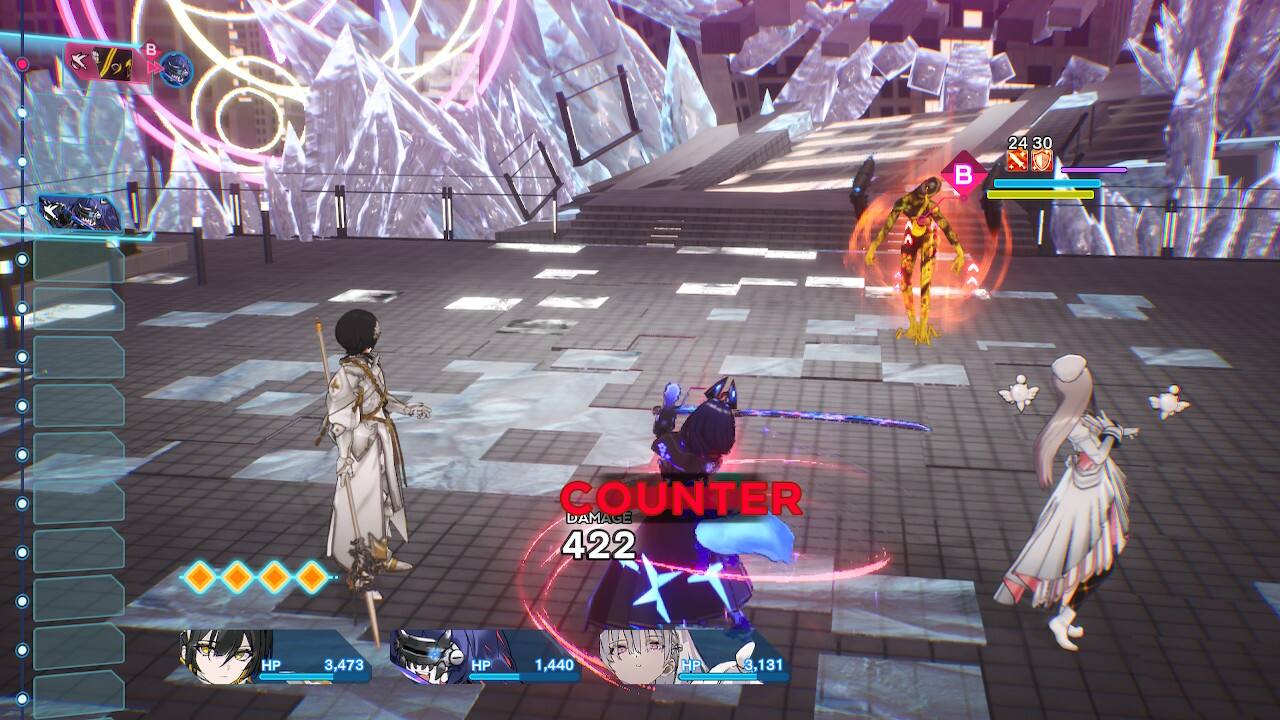Choose the masked purple-haired character's portrait
The height and width of the screenshot is (720, 1280).
(428, 655)
